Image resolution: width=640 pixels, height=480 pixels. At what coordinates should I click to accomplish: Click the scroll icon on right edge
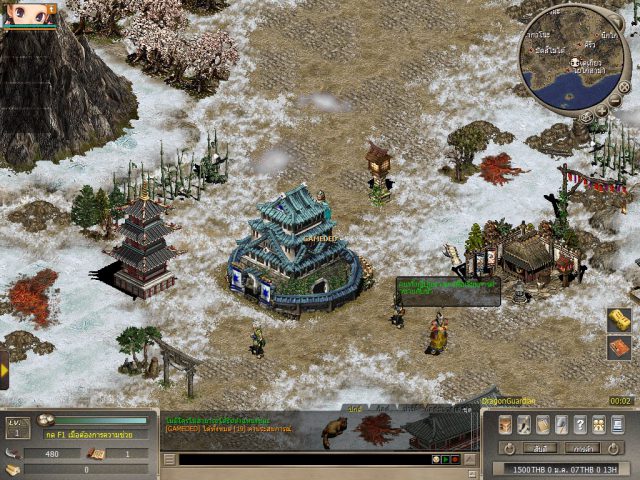pos(620,320)
